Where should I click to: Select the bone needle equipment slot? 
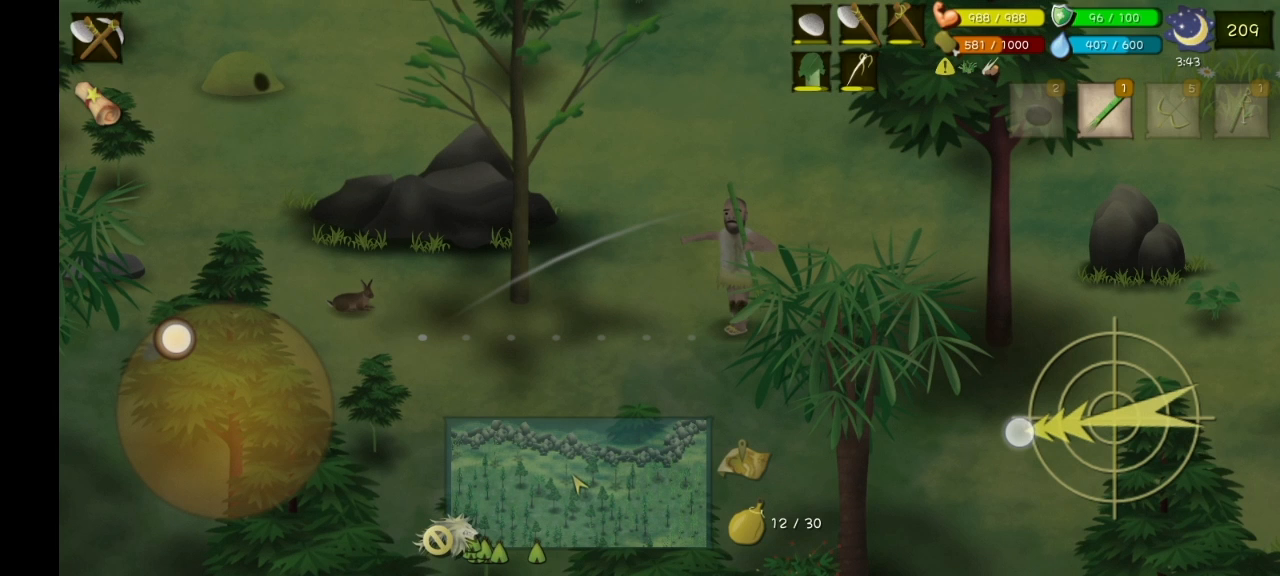tap(858, 71)
